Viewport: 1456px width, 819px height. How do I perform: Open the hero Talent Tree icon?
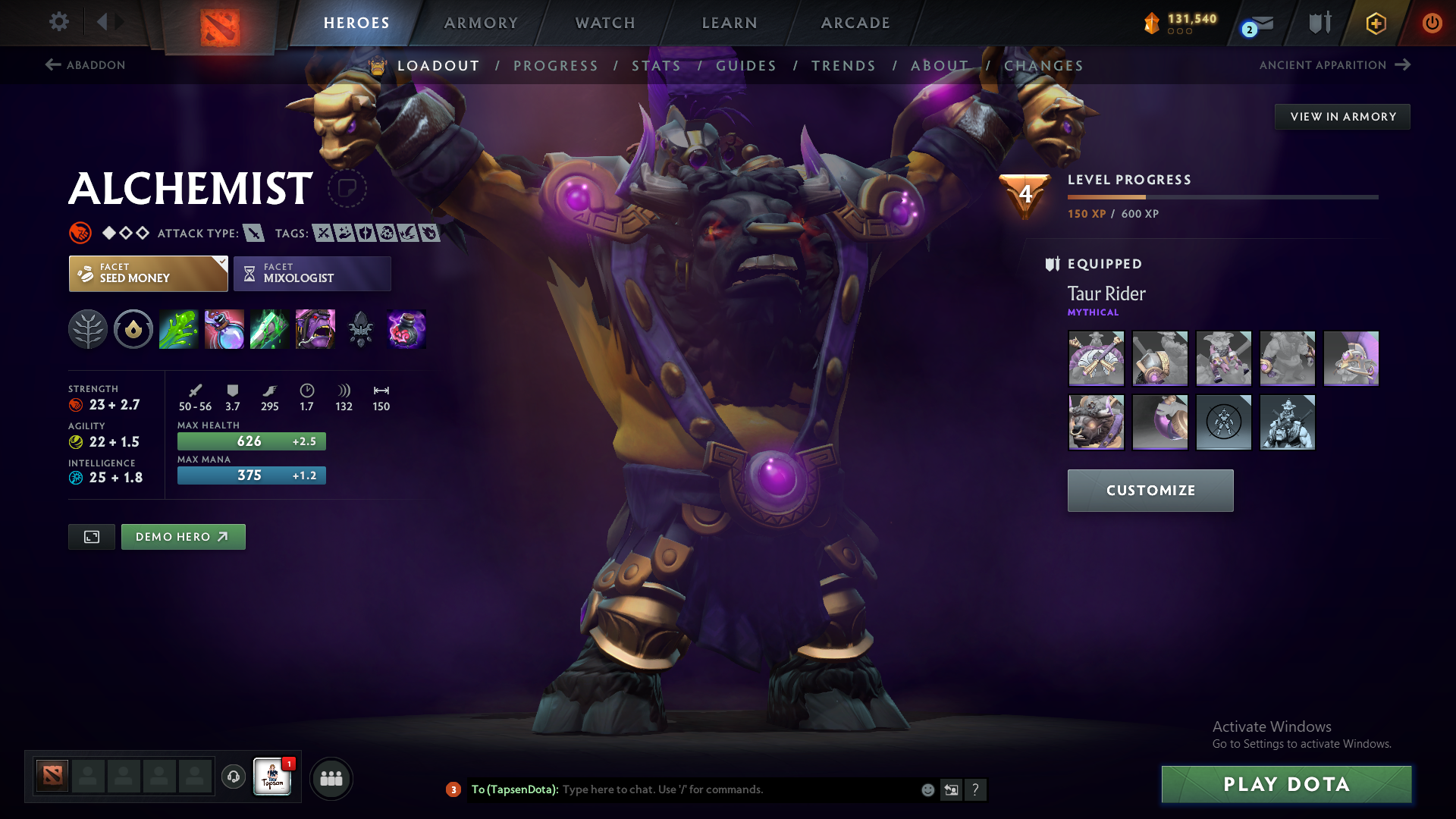pos(88,329)
